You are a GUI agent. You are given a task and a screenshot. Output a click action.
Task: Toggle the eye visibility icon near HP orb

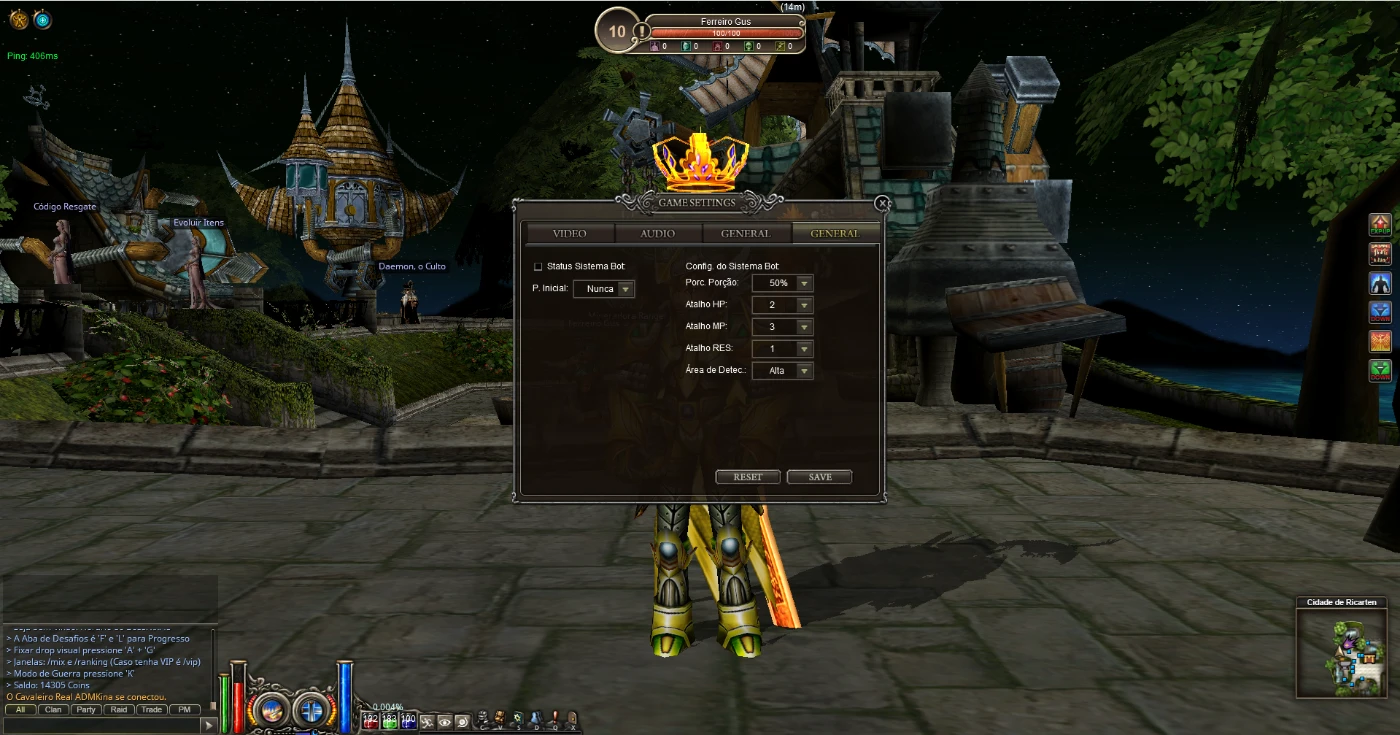(444, 718)
